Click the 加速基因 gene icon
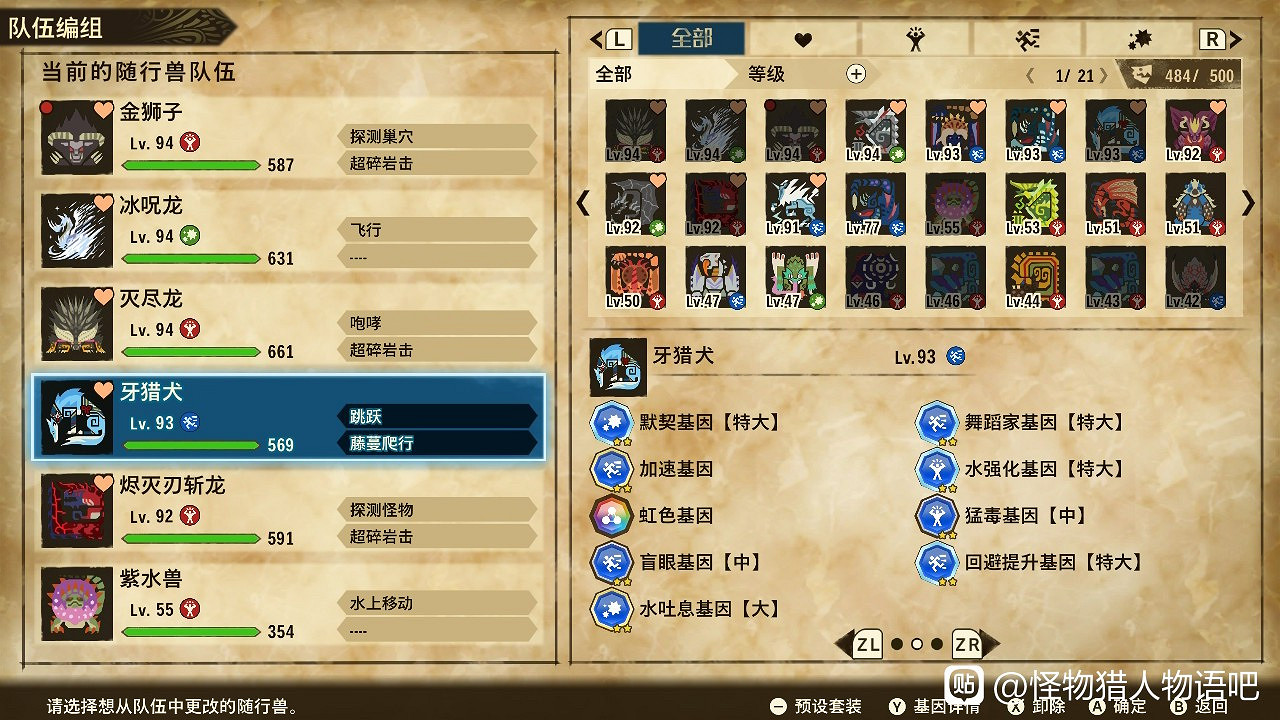 [612, 469]
